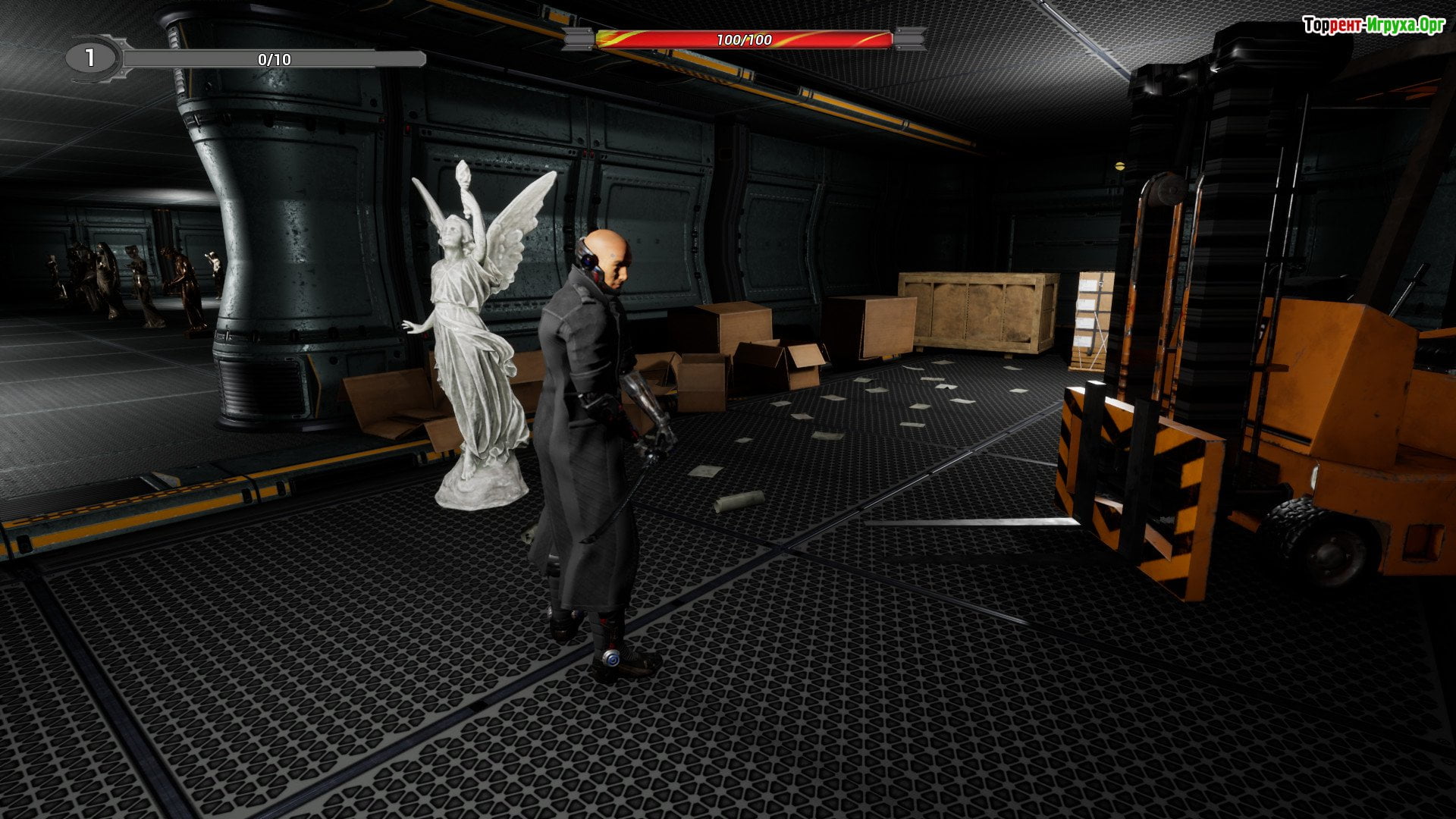1456x819 pixels.
Task: Click the Торрент-Игруха.Орг site watermark
Action: pyautogui.click(x=1373, y=26)
